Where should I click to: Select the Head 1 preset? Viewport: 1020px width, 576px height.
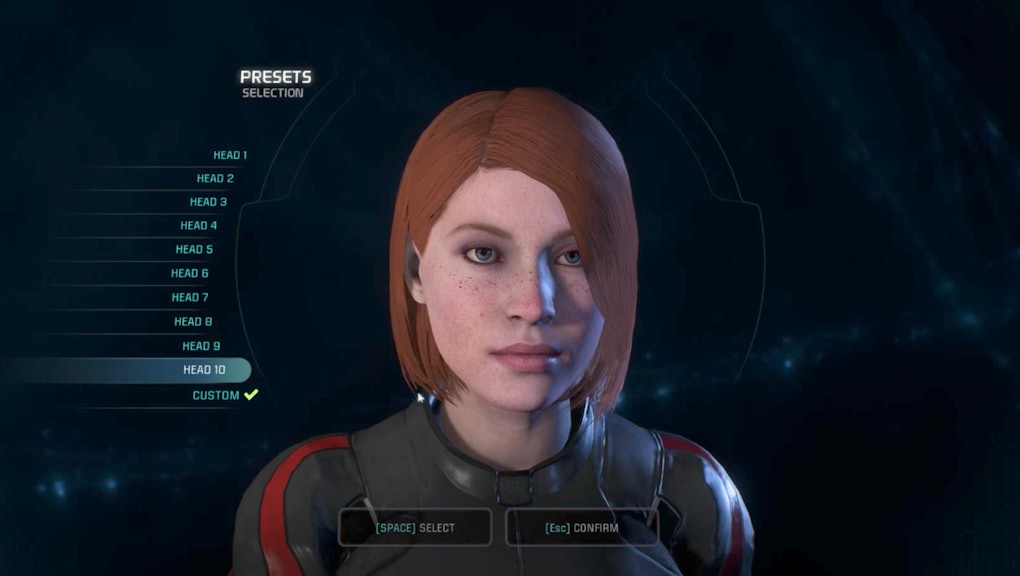pyautogui.click(x=230, y=155)
